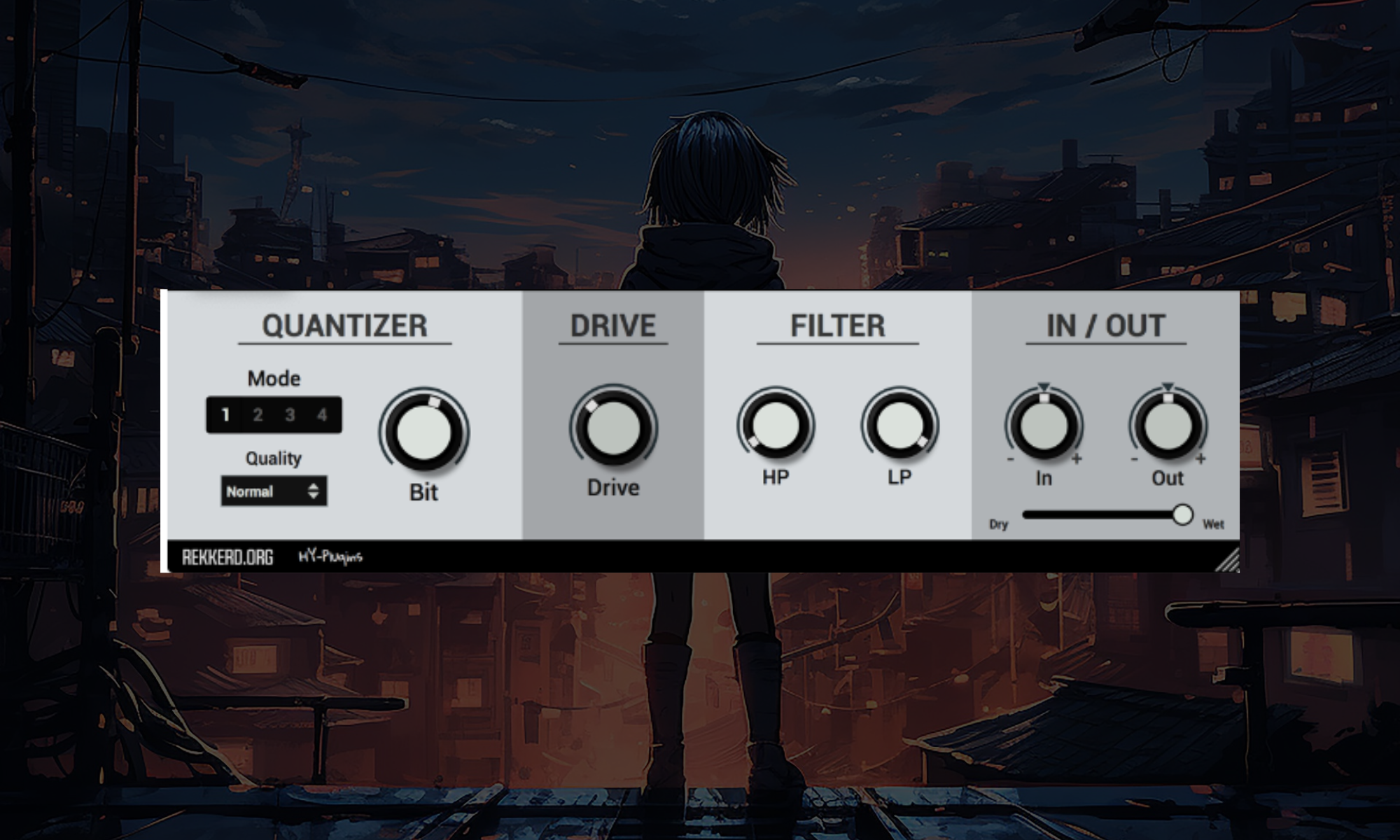Switch quantizer Mode to 4
Screen dimensions: 1400x840
pos(322,414)
